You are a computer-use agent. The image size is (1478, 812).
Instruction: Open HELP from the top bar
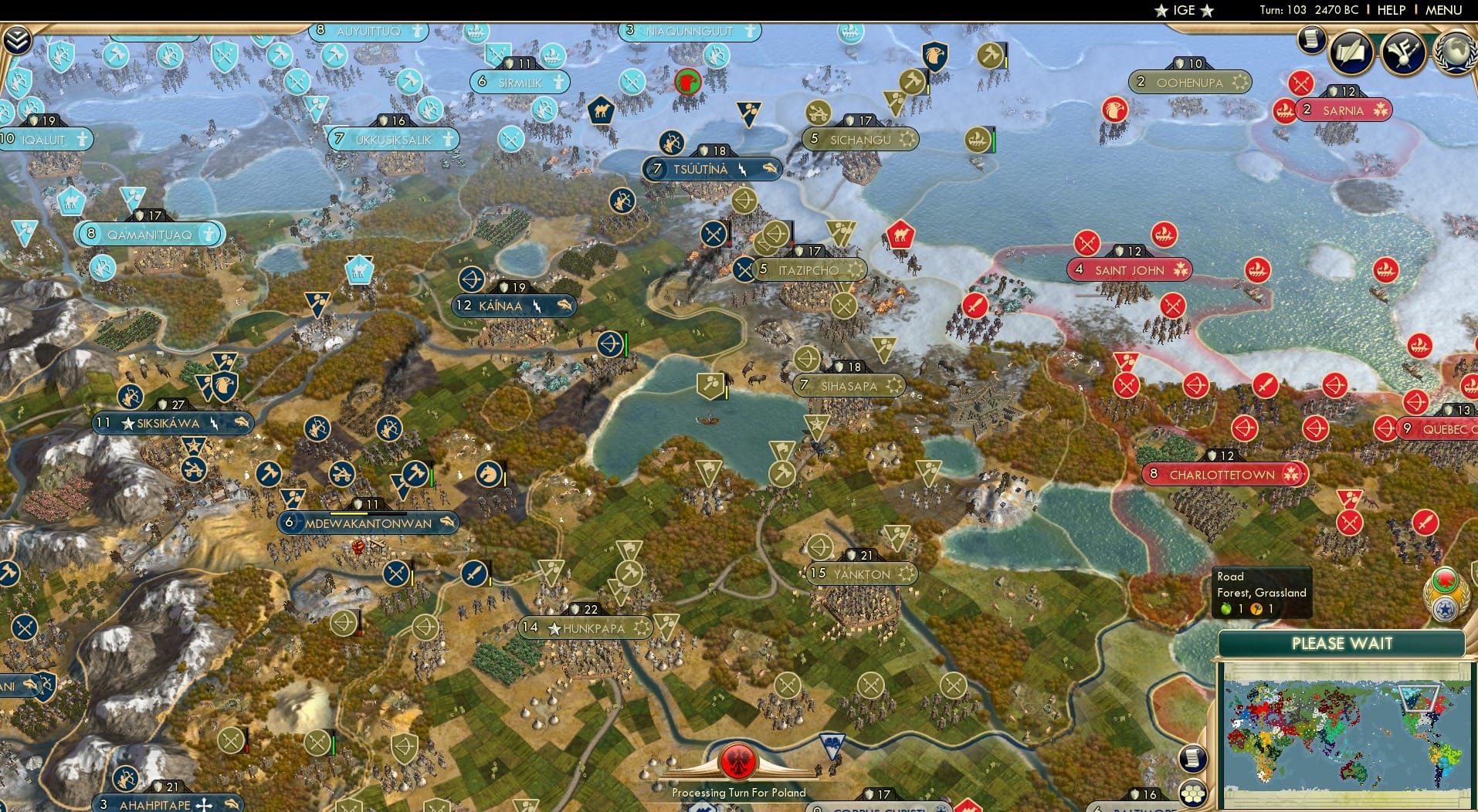pyautogui.click(x=1390, y=10)
